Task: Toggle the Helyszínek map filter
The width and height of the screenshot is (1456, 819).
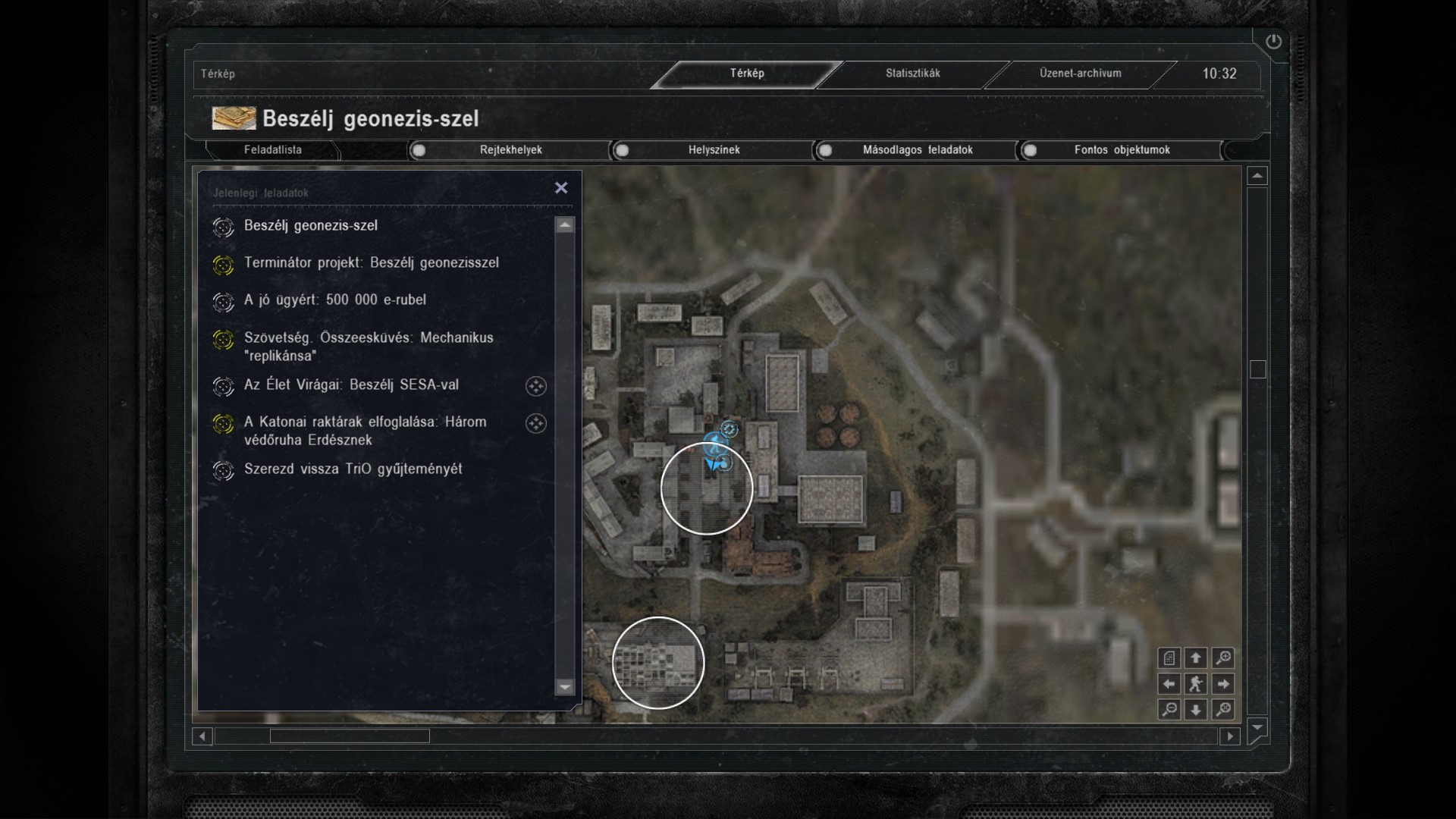Action: click(x=623, y=150)
